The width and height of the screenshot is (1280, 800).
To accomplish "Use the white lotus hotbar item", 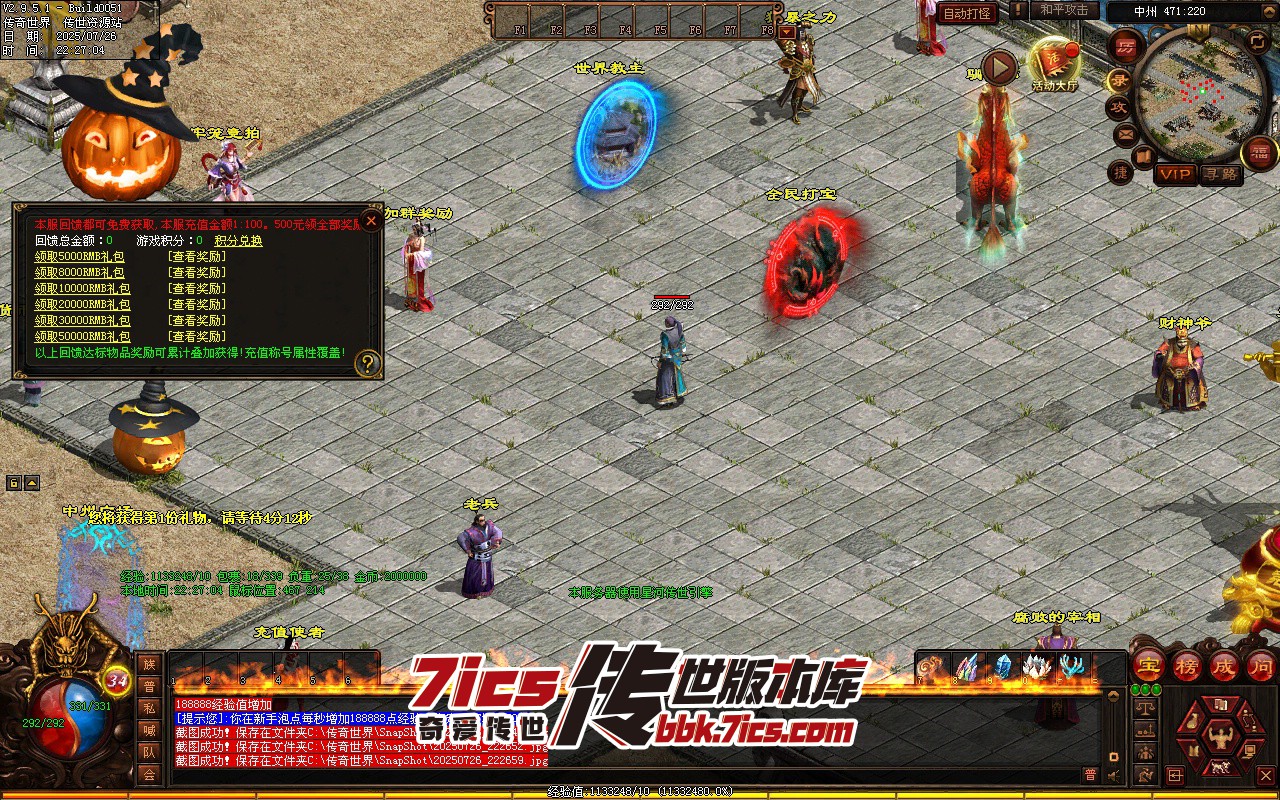I will tap(1037, 667).
